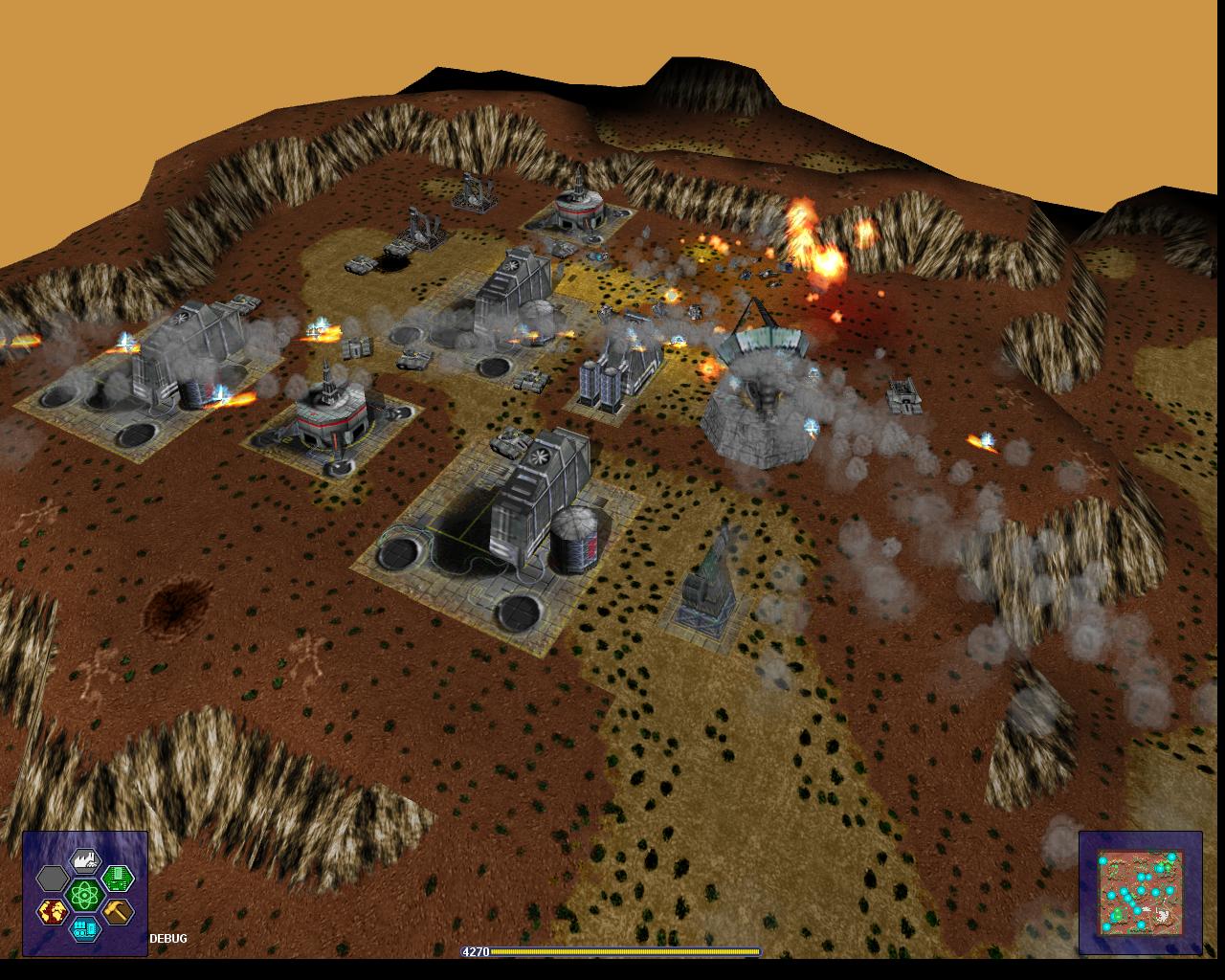Click a cyan unit blip on the minimap
This screenshot has width=1225, height=980.
(x=1141, y=890)
